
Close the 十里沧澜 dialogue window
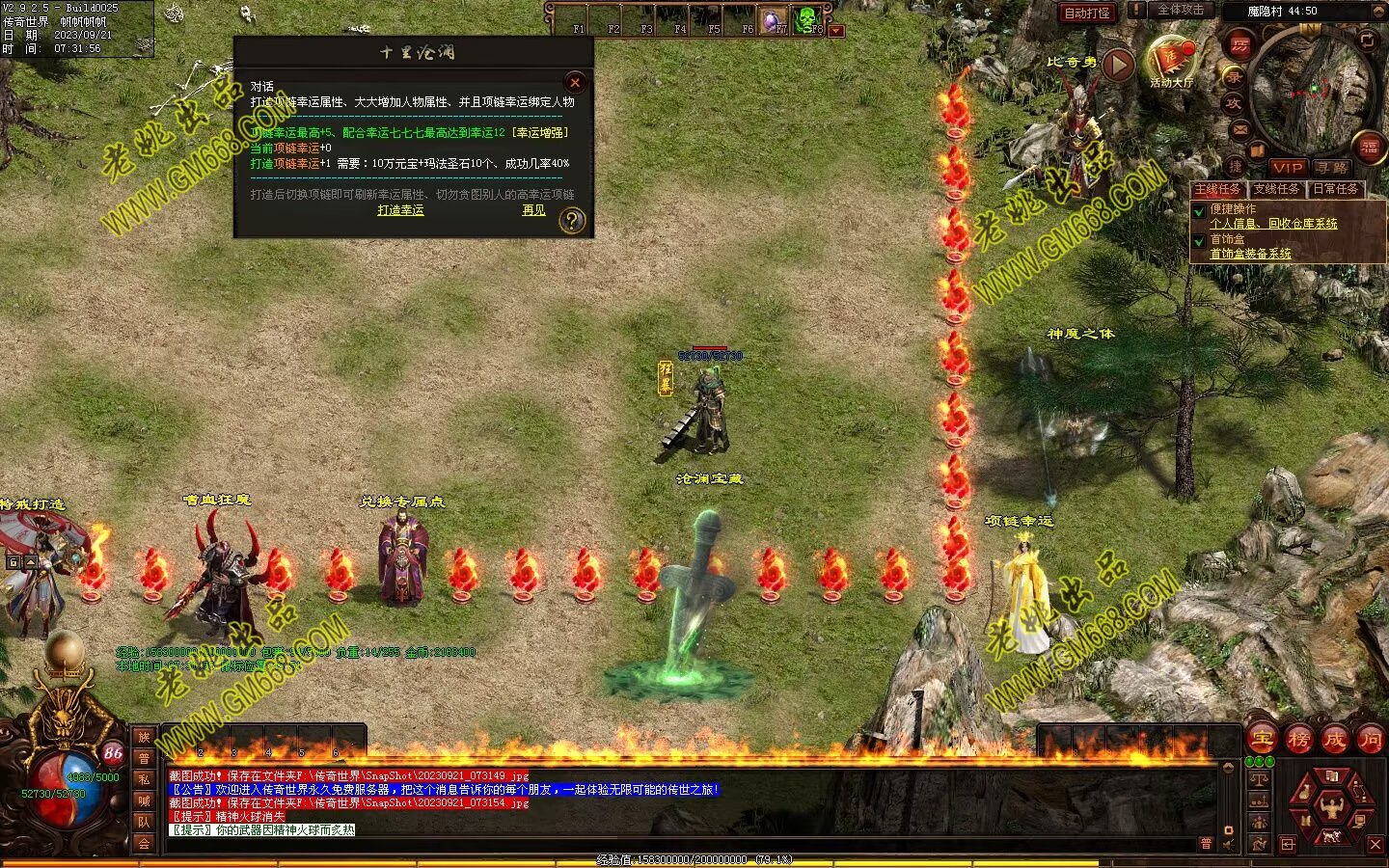coord(575,82)
